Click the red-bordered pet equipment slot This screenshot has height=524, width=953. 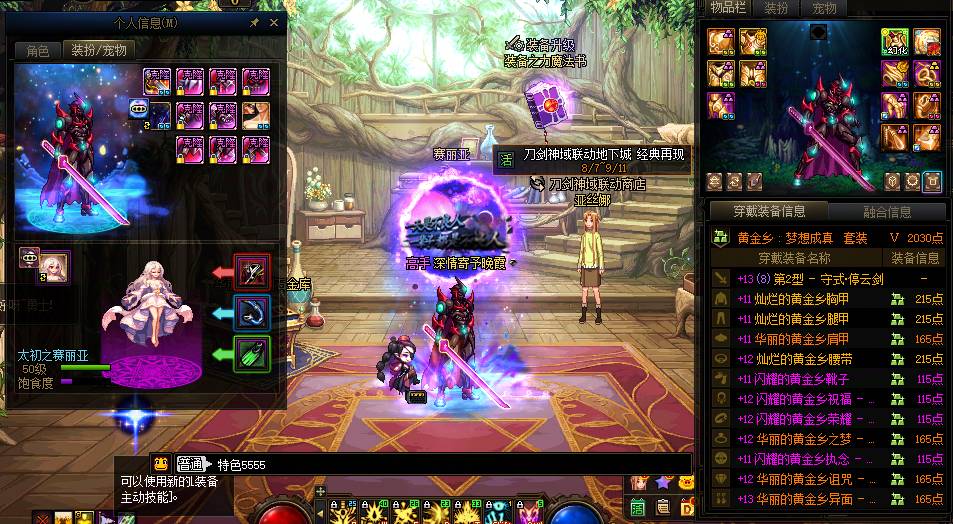pyautogui.click(x=250, y=271)
